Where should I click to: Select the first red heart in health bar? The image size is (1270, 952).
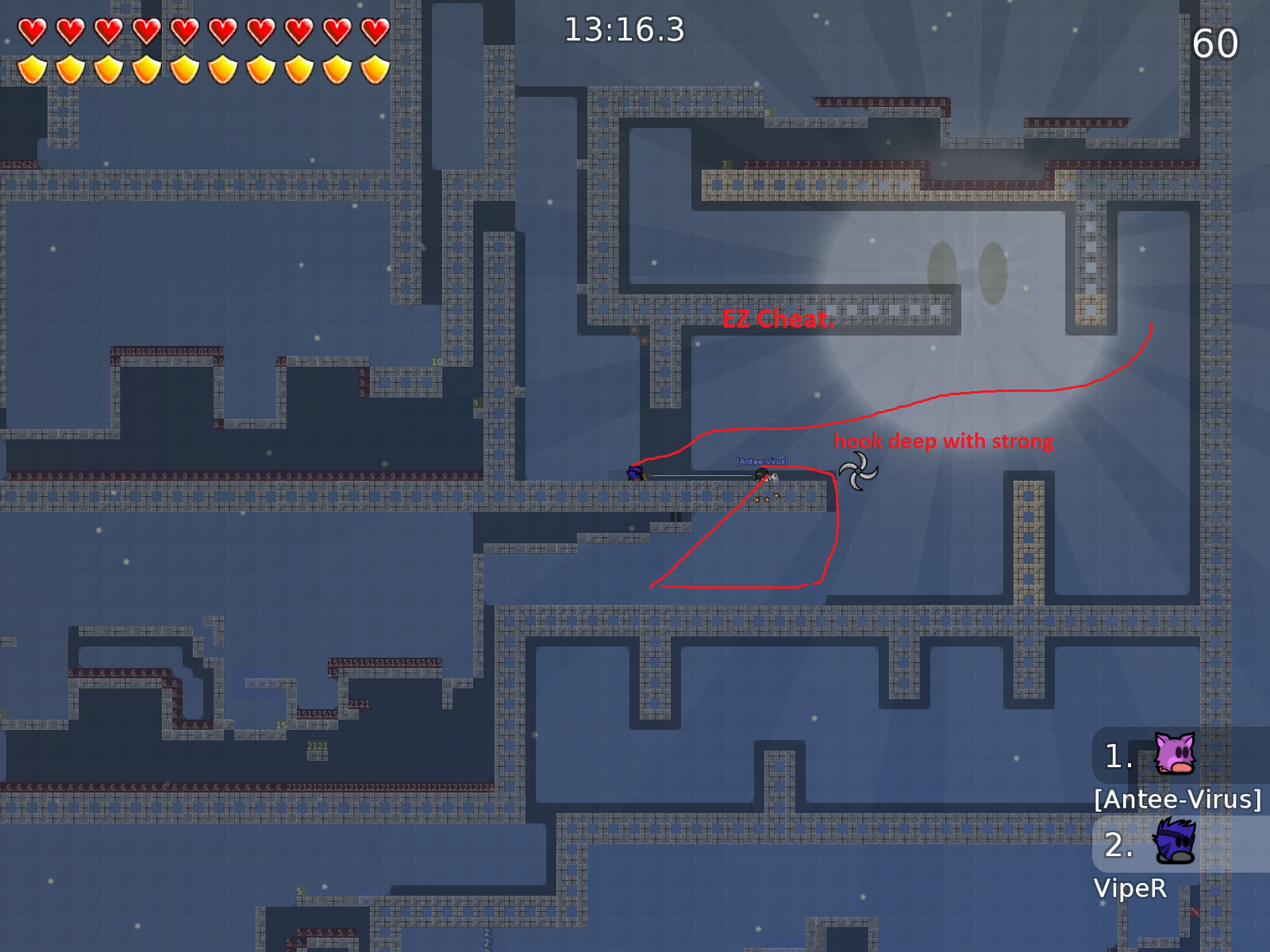tap(33, 29)
